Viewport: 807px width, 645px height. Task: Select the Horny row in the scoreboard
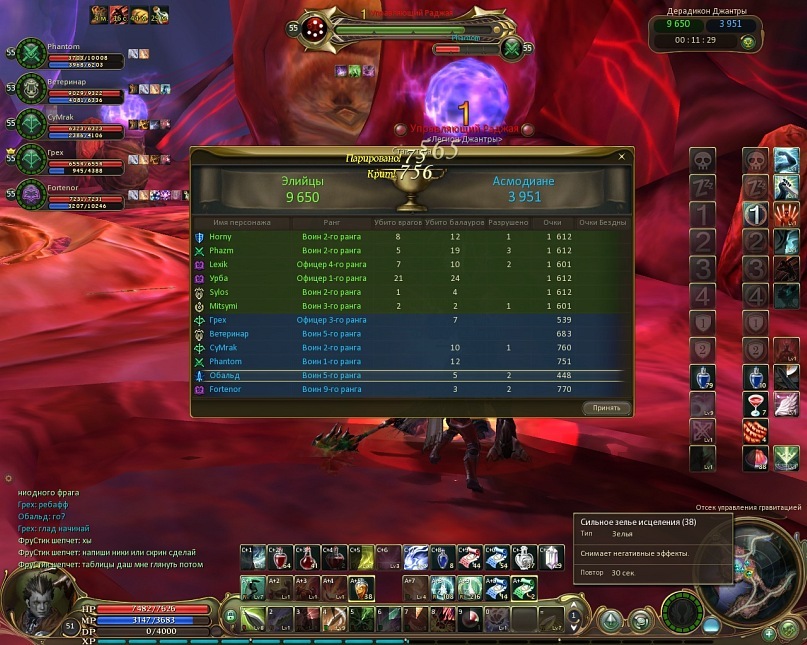220,236
